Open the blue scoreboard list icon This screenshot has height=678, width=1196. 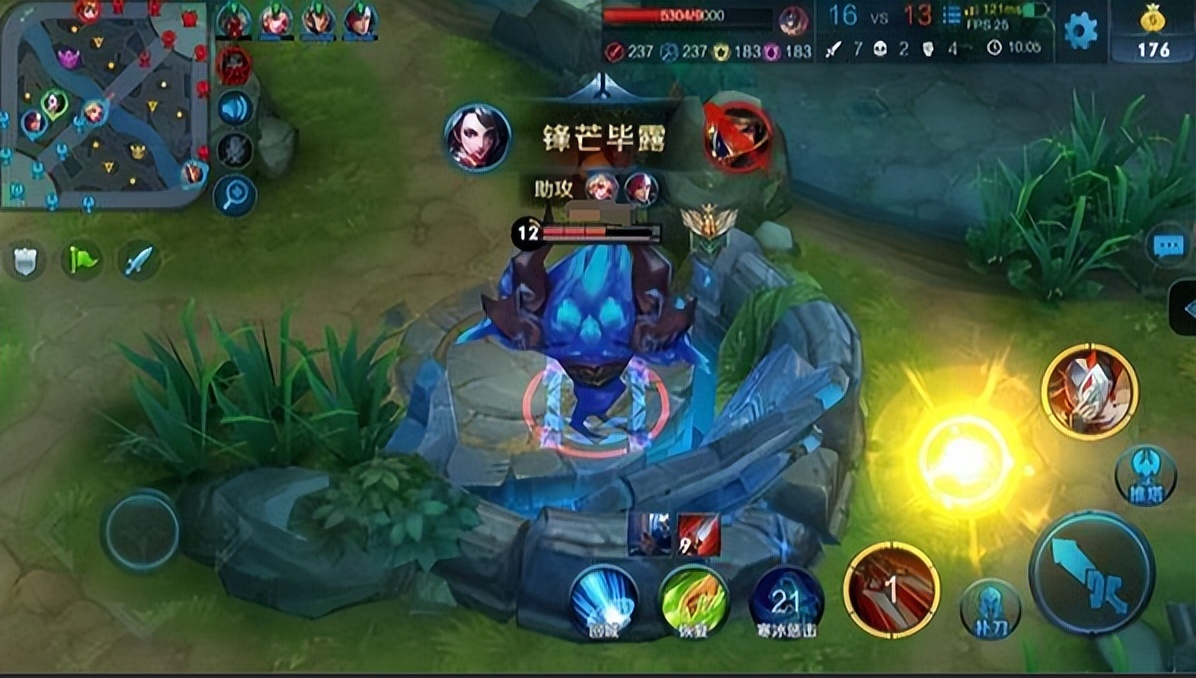point(952,16)
